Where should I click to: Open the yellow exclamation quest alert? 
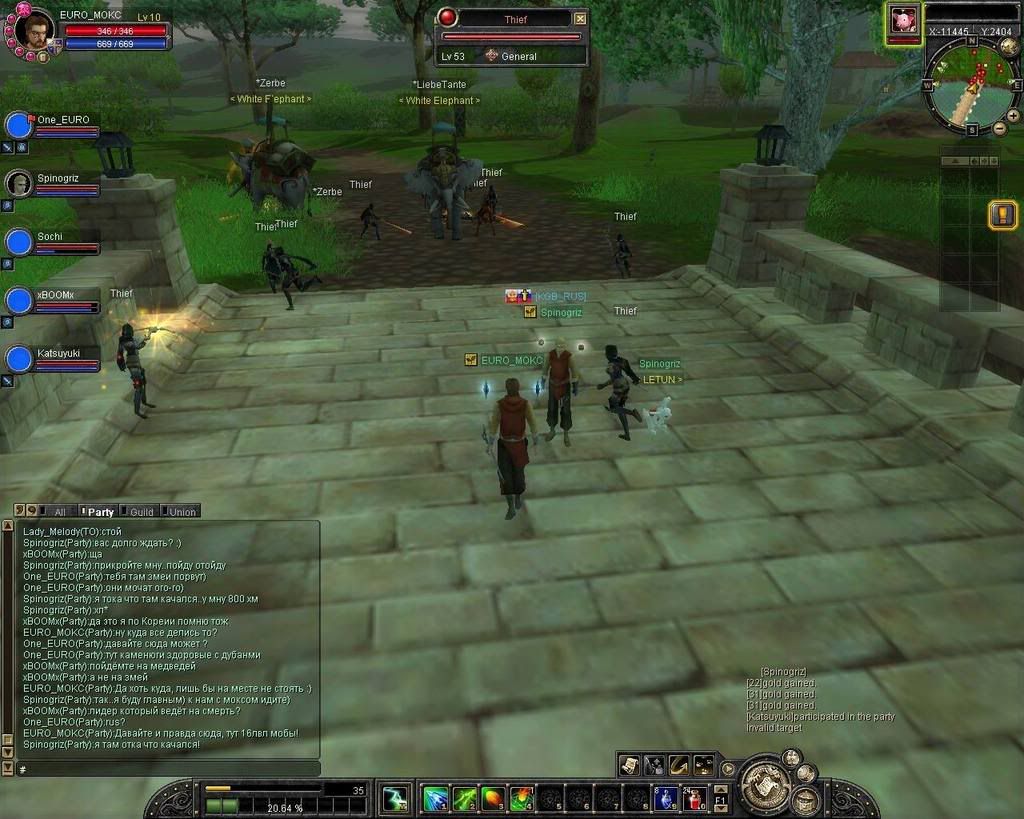tap(1003, 214)
